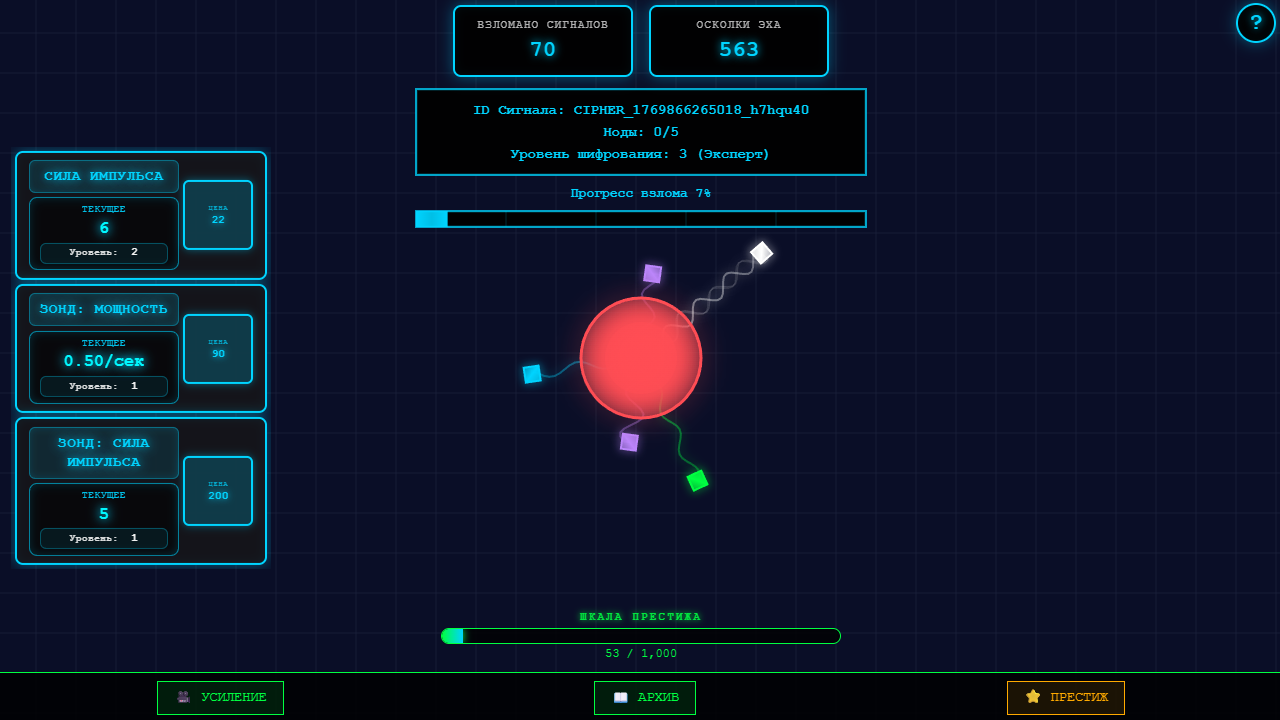Click the ВЗЛОМАНО СИГНАЛОВ counter
This screenshot has width=1280, height=720.
[543, 40]
